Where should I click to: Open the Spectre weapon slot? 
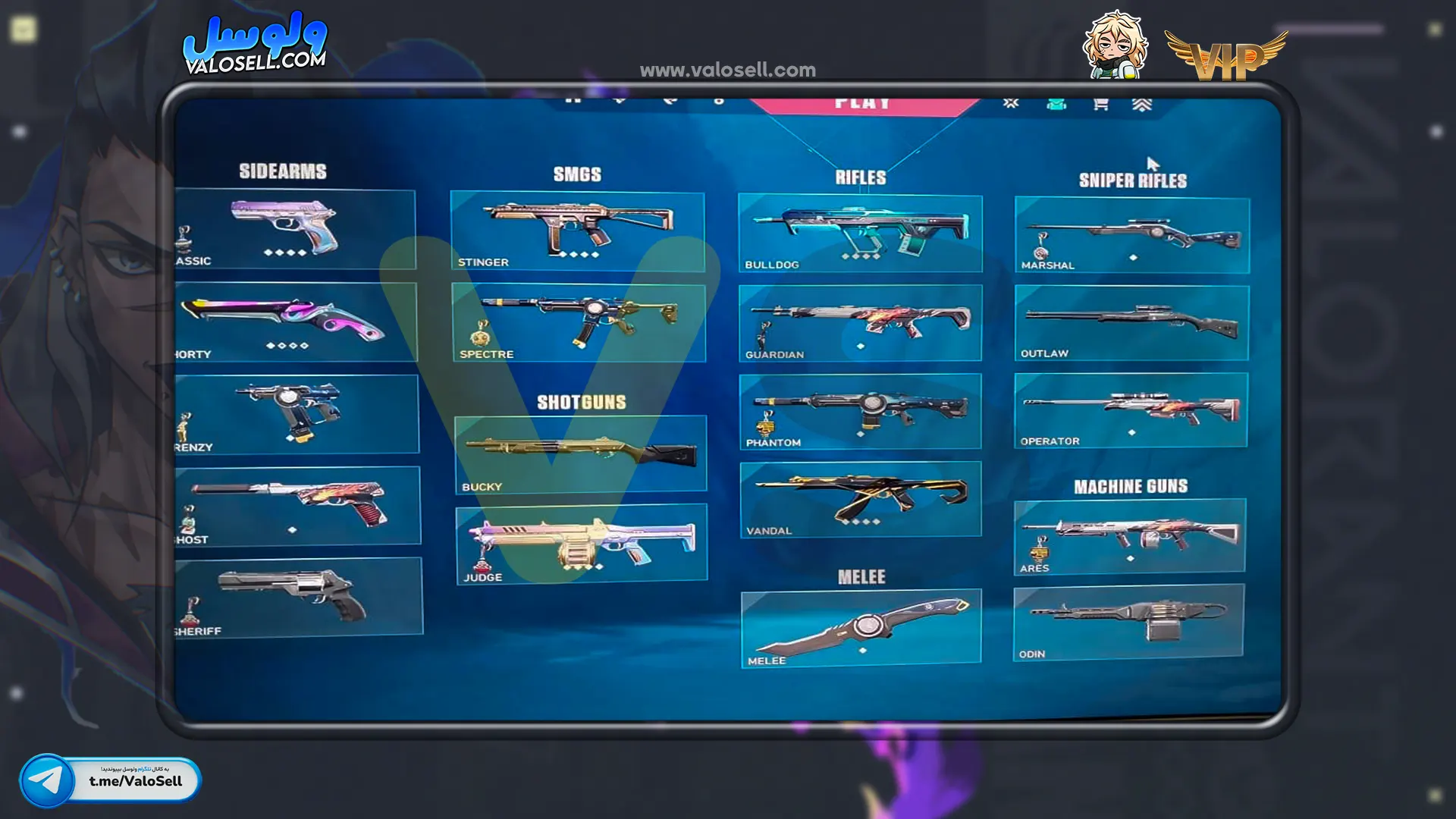click(579, 322)
